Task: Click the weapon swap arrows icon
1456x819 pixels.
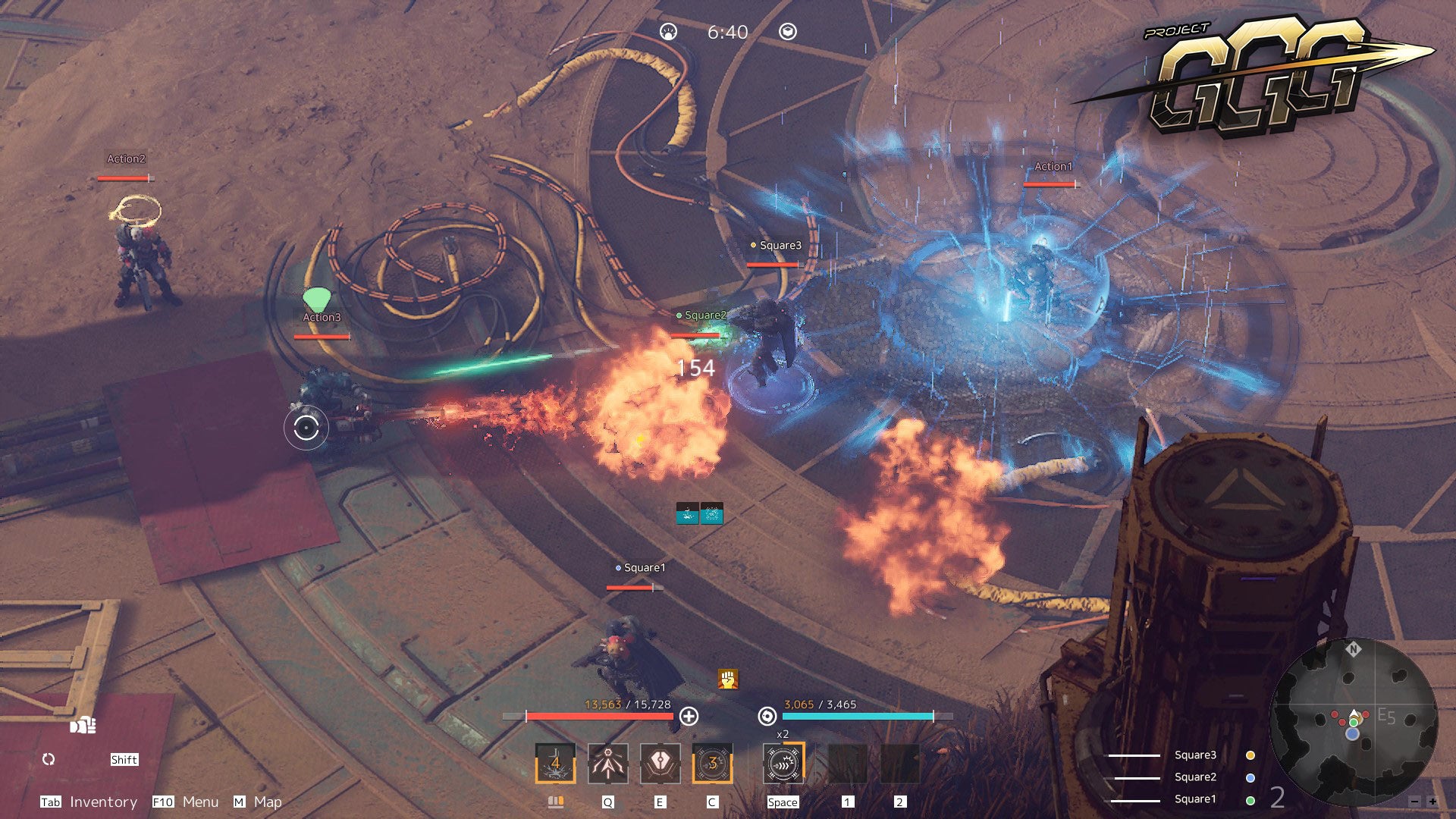Action: 49,759
